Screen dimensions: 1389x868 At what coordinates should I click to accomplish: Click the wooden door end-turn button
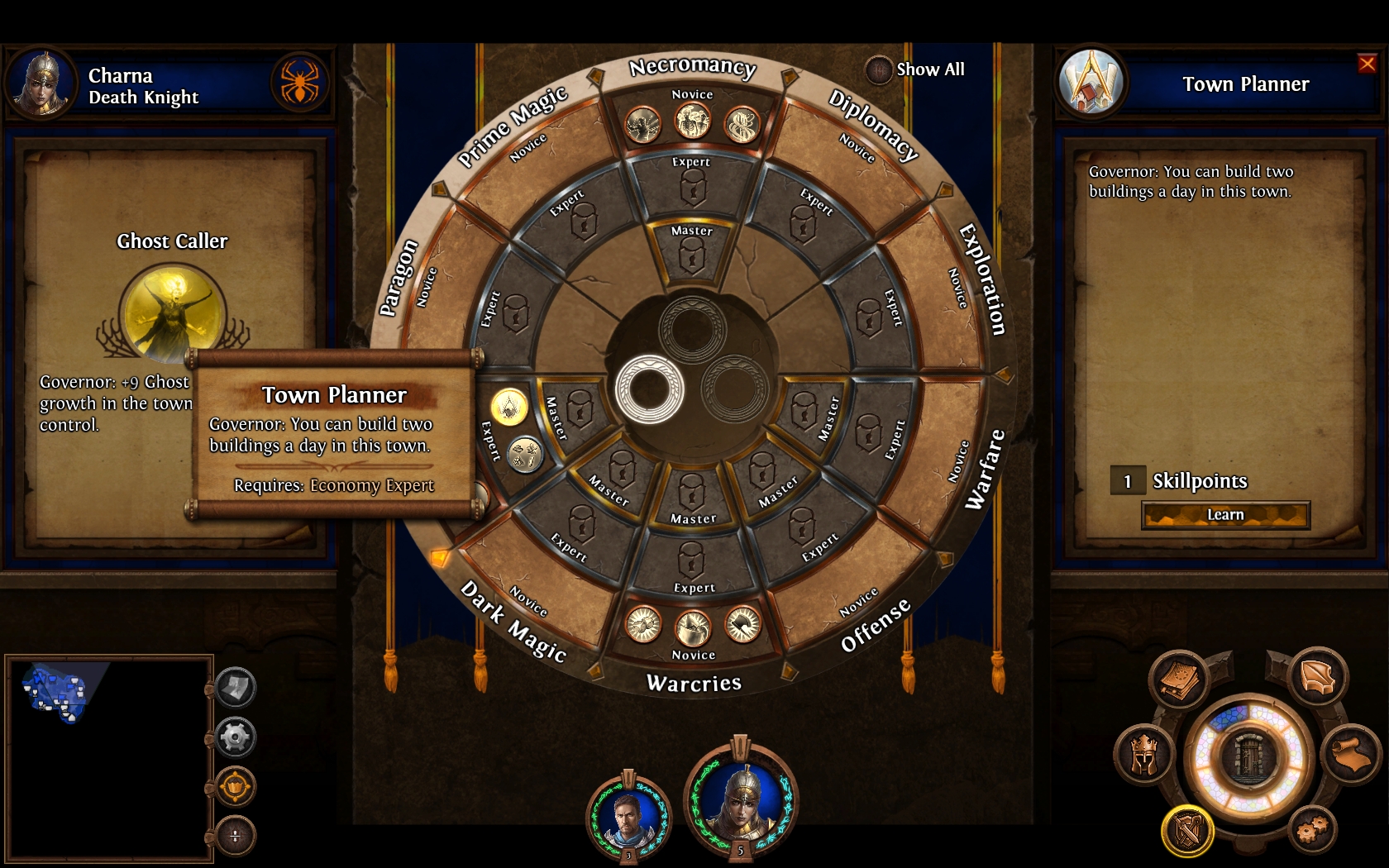[x=1249, y=757]
